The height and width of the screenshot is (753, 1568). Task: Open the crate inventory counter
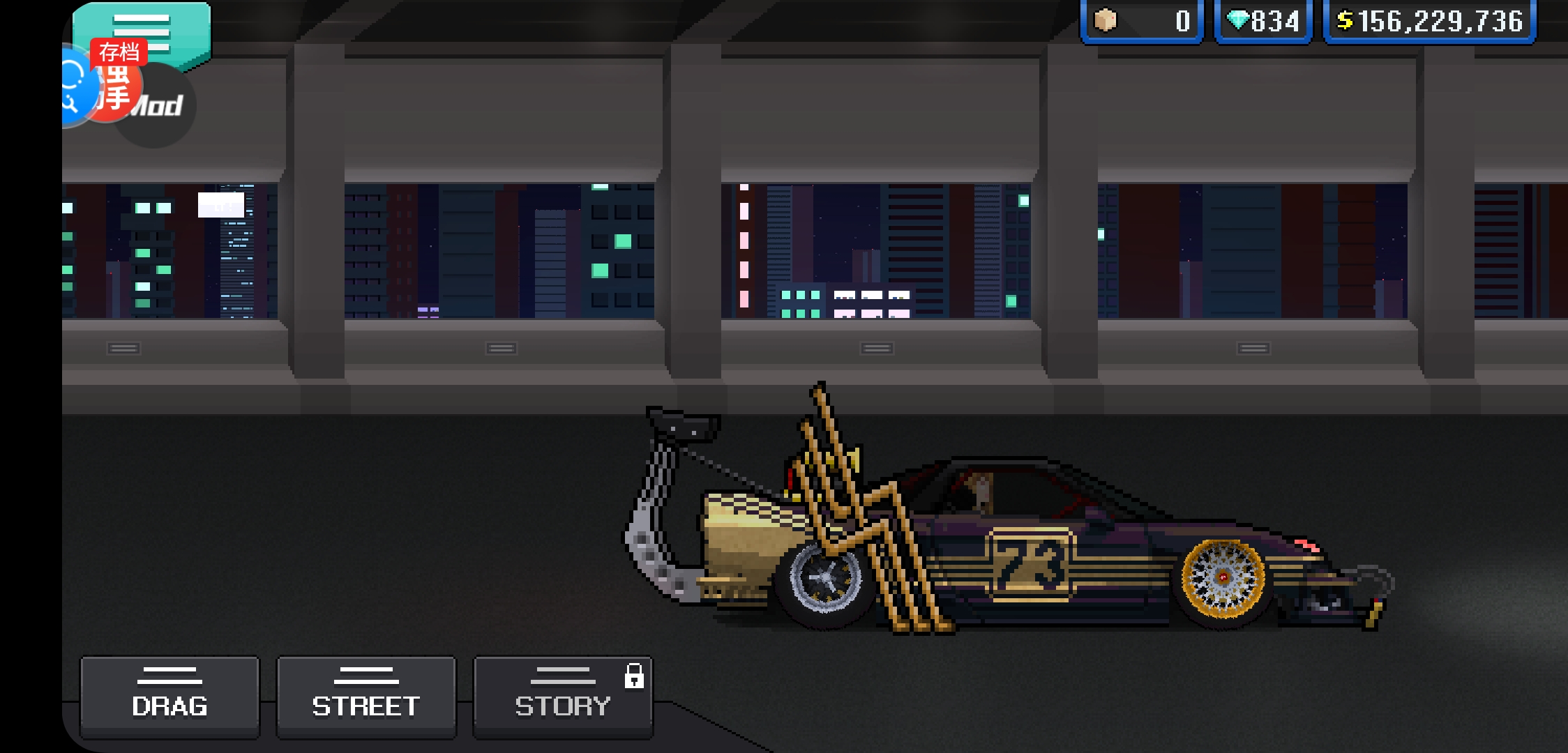[1141, 22]
